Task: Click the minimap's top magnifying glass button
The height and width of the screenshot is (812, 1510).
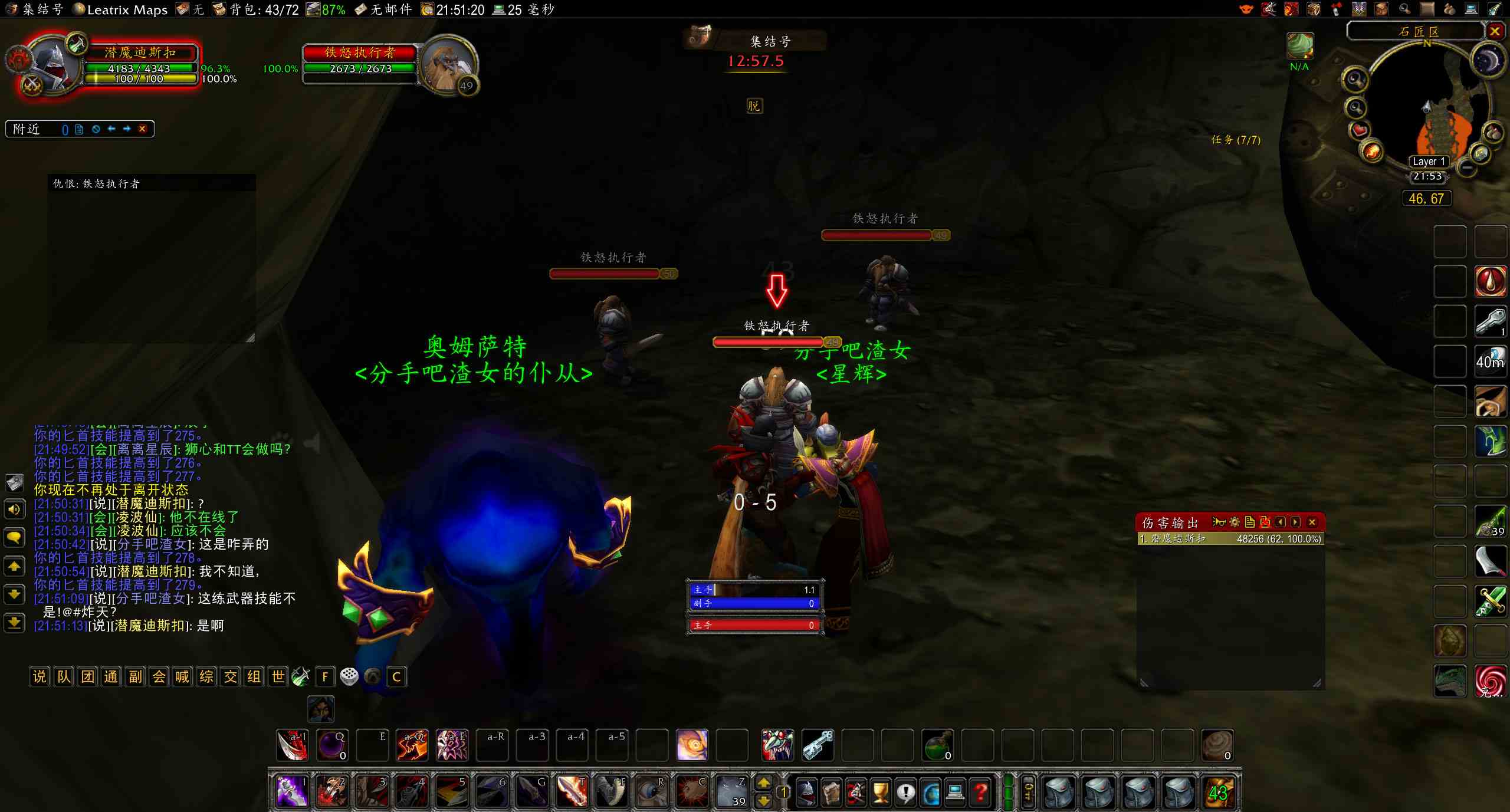Action: click(x=1355, y=80)
